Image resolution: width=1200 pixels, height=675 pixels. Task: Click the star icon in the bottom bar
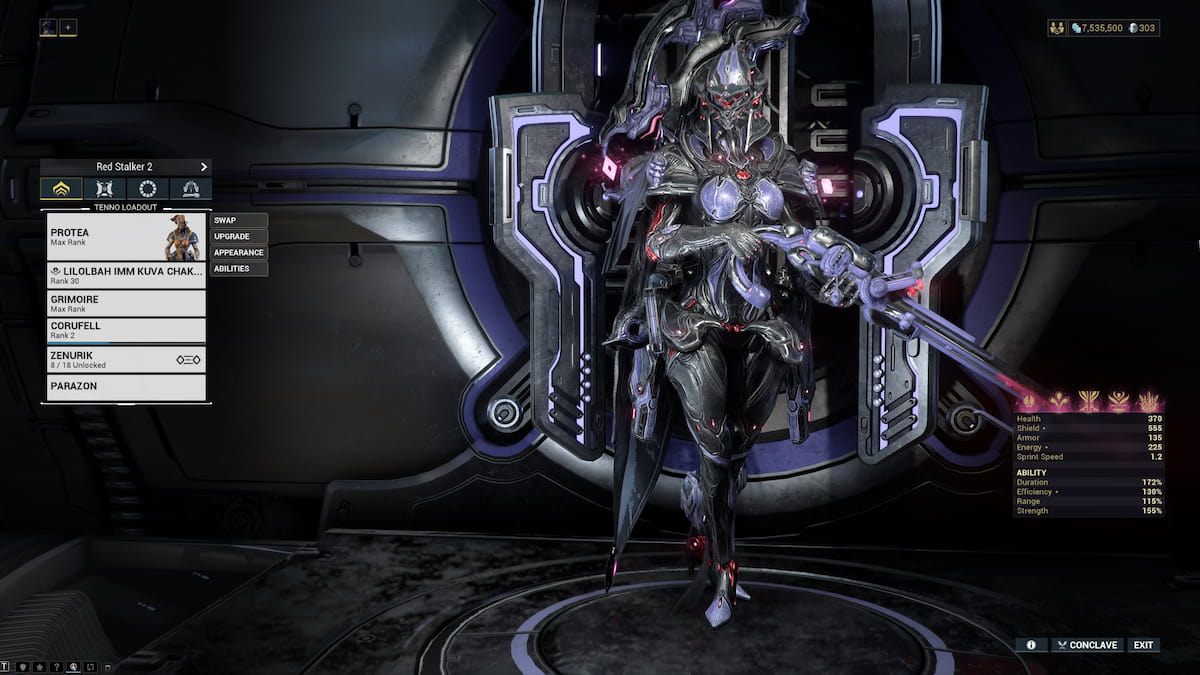(39, 666)
